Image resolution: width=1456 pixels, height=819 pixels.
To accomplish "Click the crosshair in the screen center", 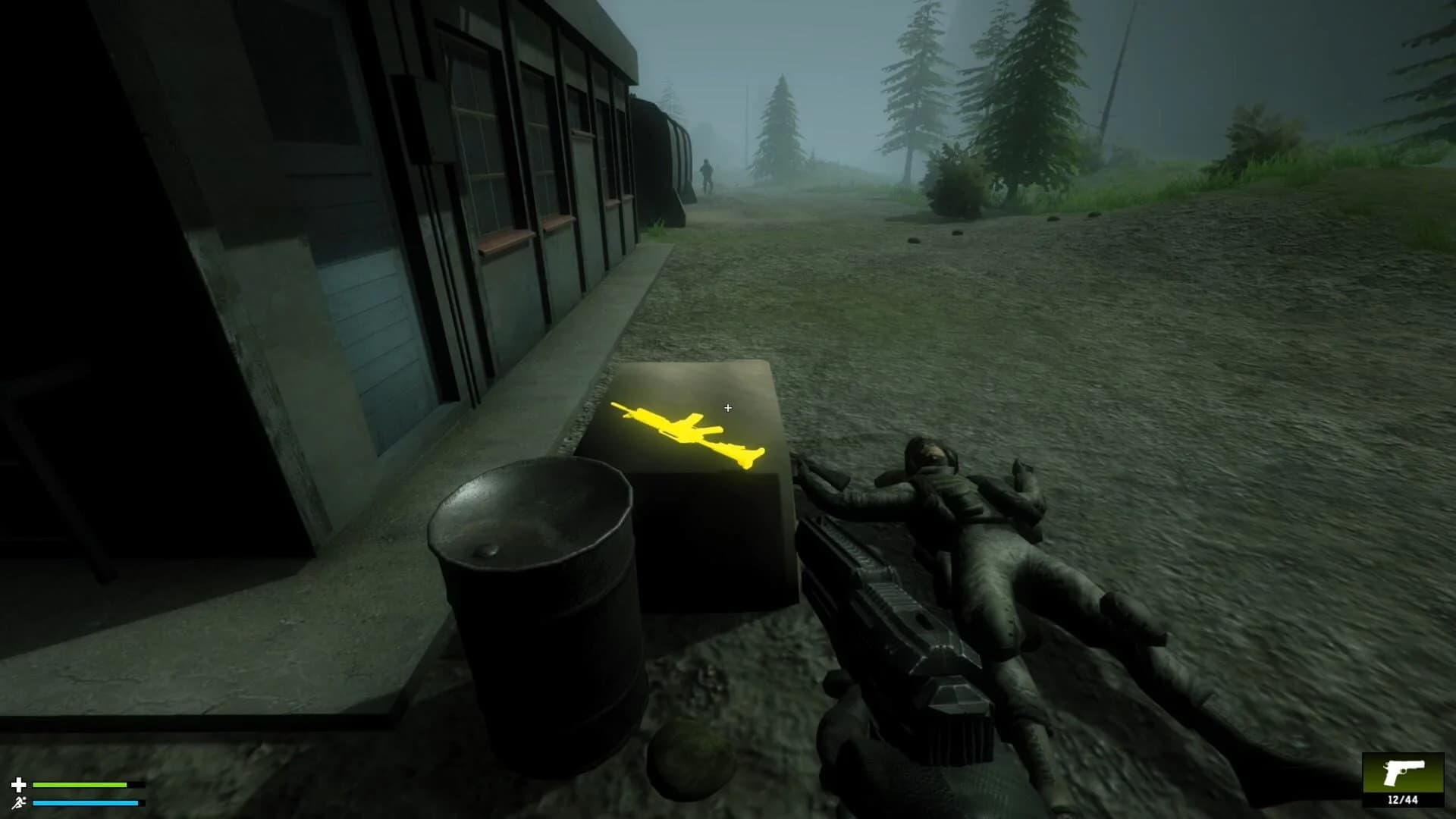I will 726,408.
